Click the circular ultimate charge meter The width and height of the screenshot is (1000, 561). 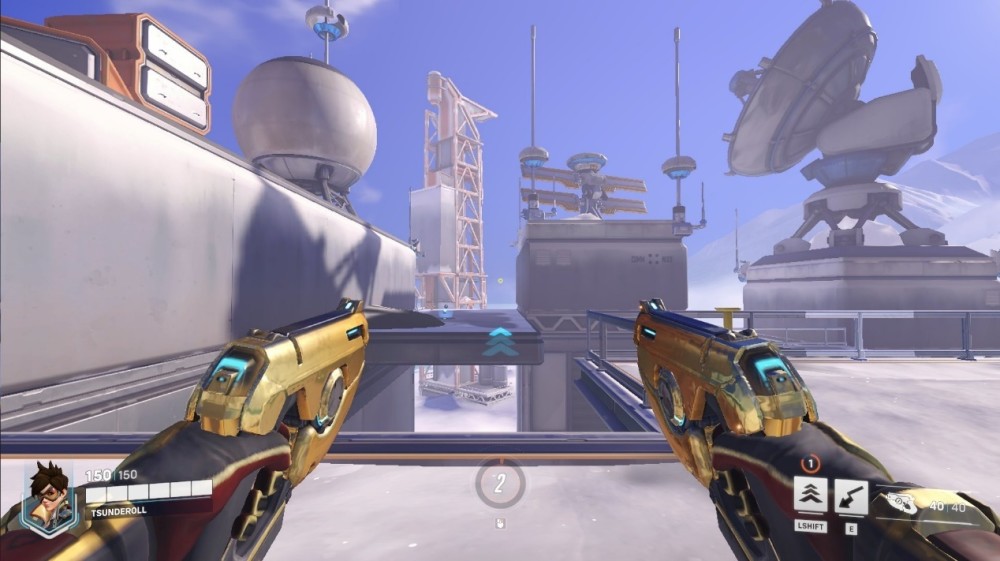(x=499, y=483)
